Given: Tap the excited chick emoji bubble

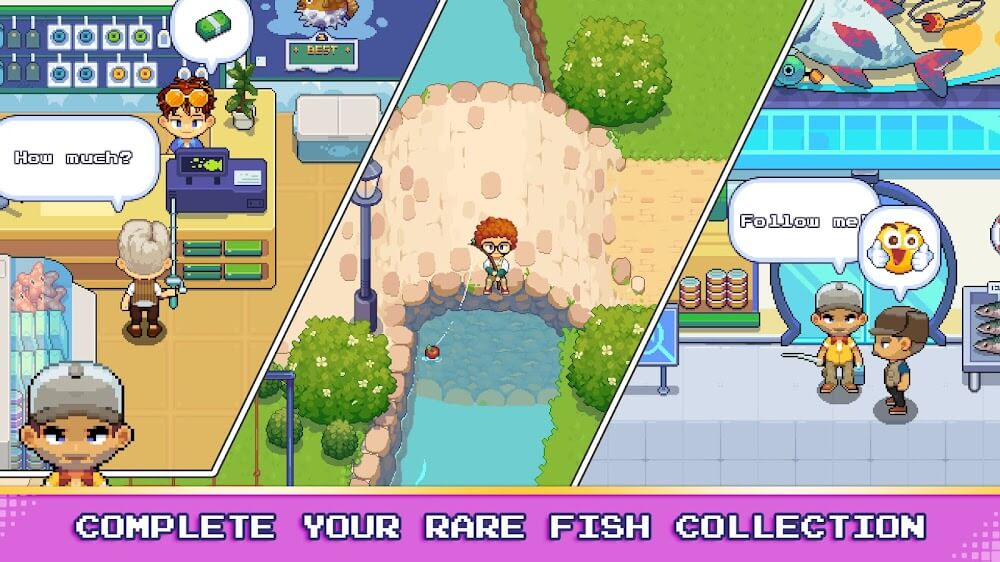Looking at the screenshot, I should click(899, 250).
